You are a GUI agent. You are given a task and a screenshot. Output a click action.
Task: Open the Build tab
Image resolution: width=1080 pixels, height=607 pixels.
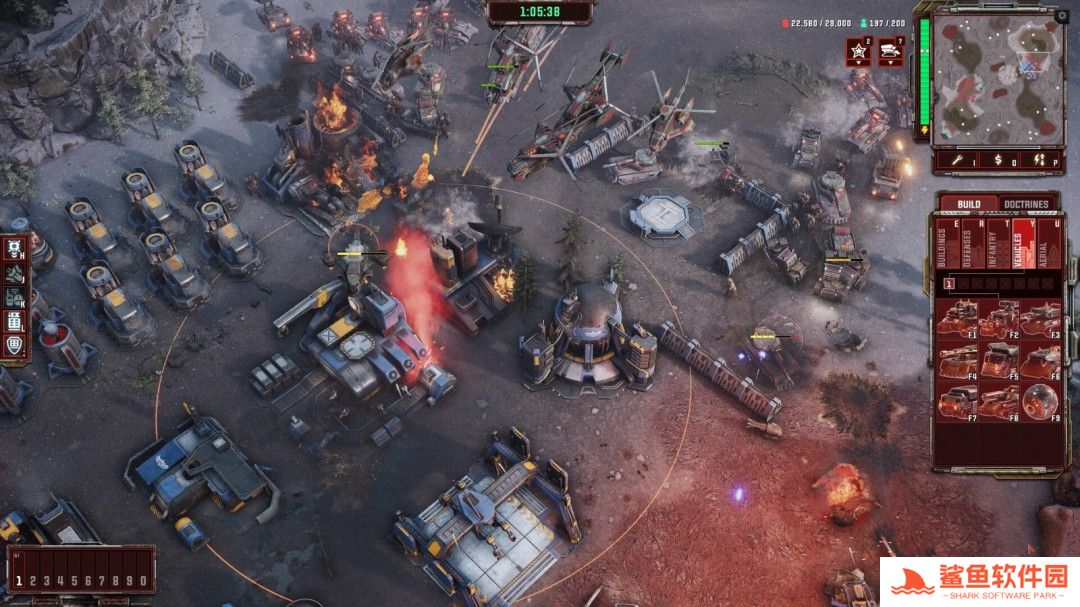968,204
